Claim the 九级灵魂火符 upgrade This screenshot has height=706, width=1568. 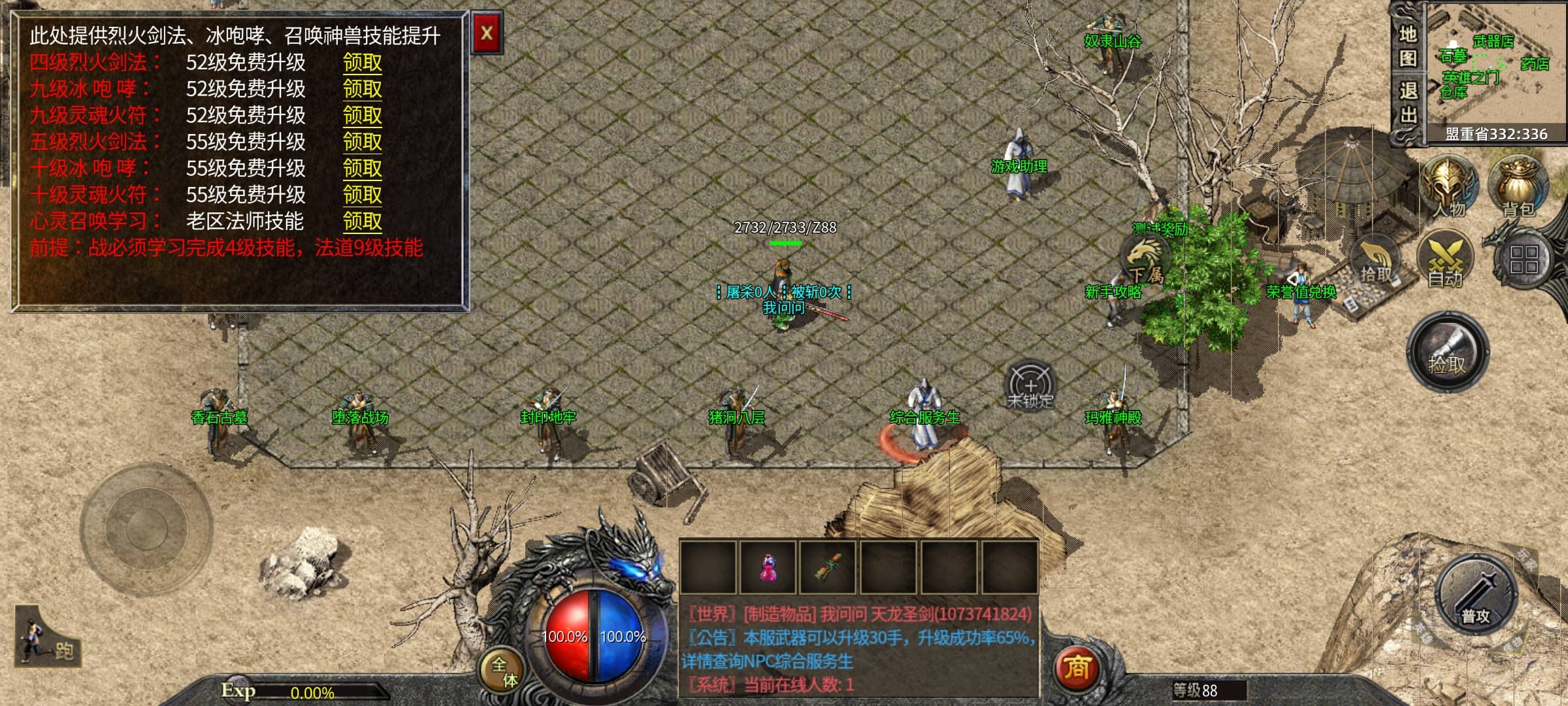(363, 116)
